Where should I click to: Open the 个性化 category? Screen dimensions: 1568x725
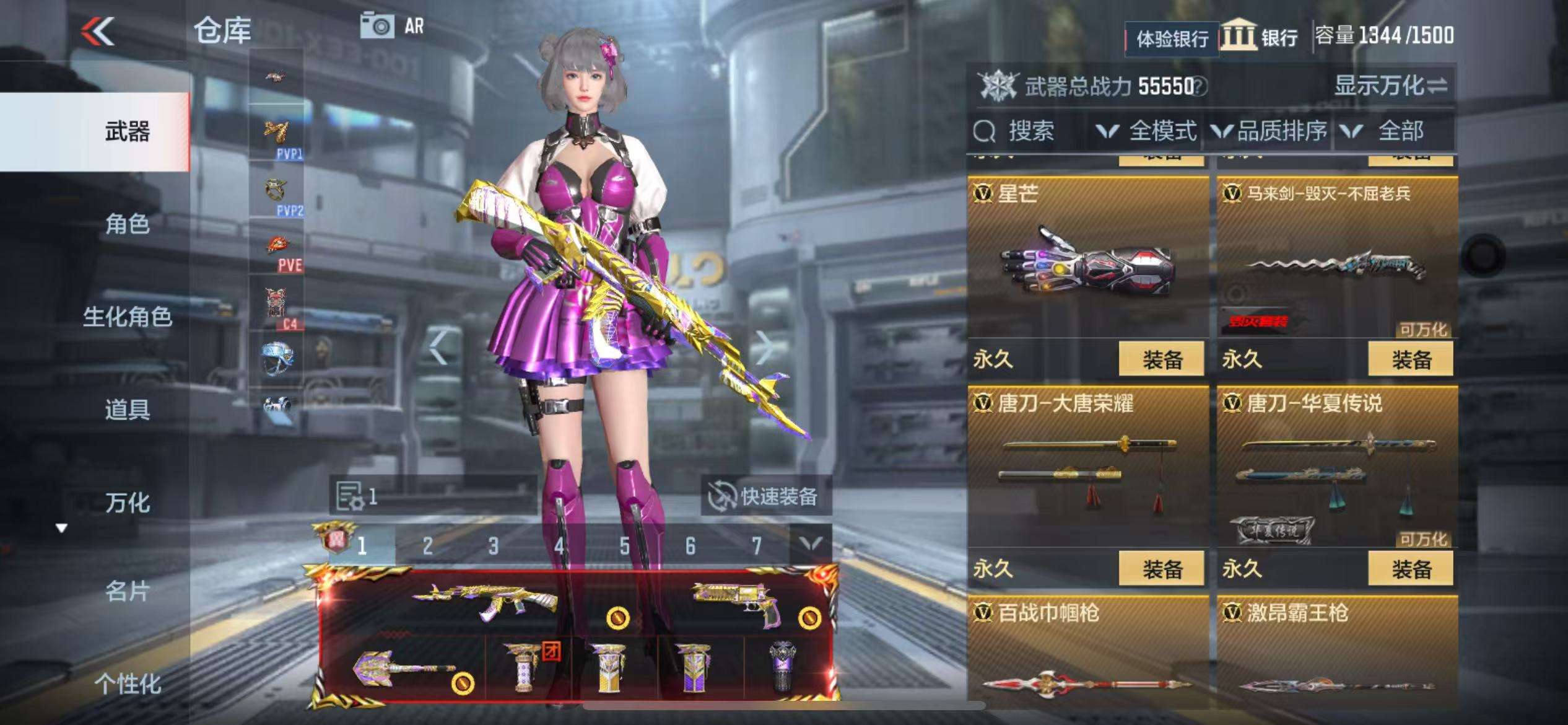tap(127, 684)
